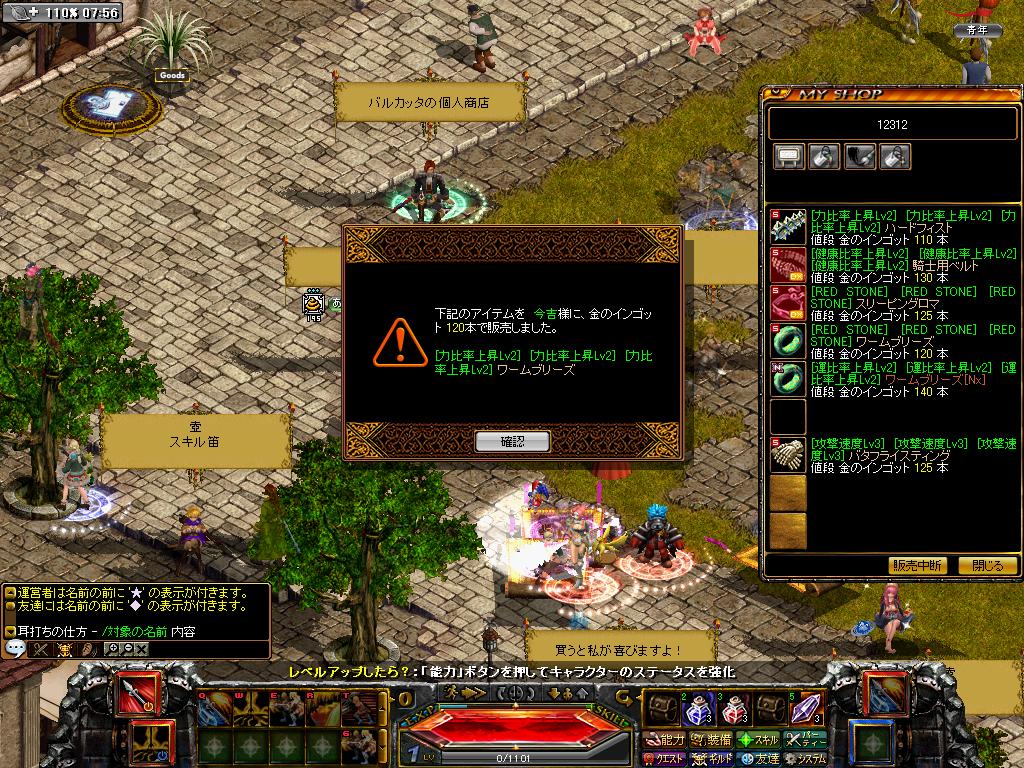Use the purple crystal belt item
Screen dimensions: 1024x768
[806, 708]
